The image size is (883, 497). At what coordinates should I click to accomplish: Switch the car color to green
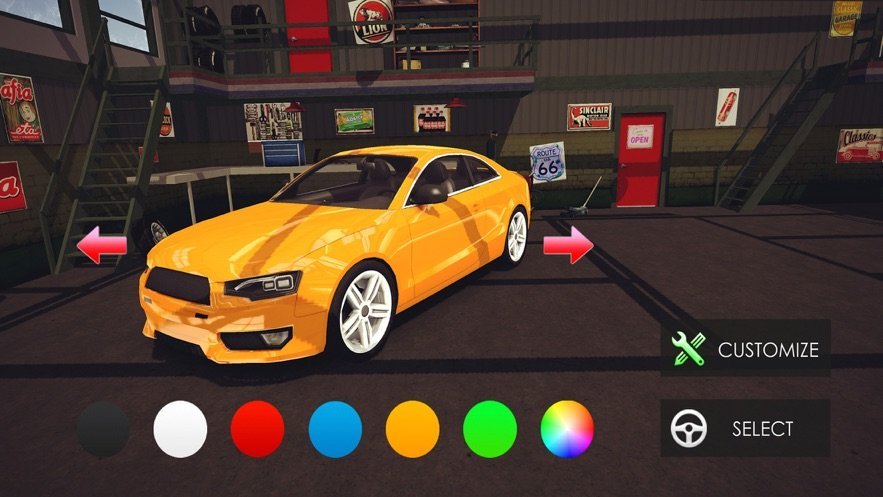pos(490,429)
